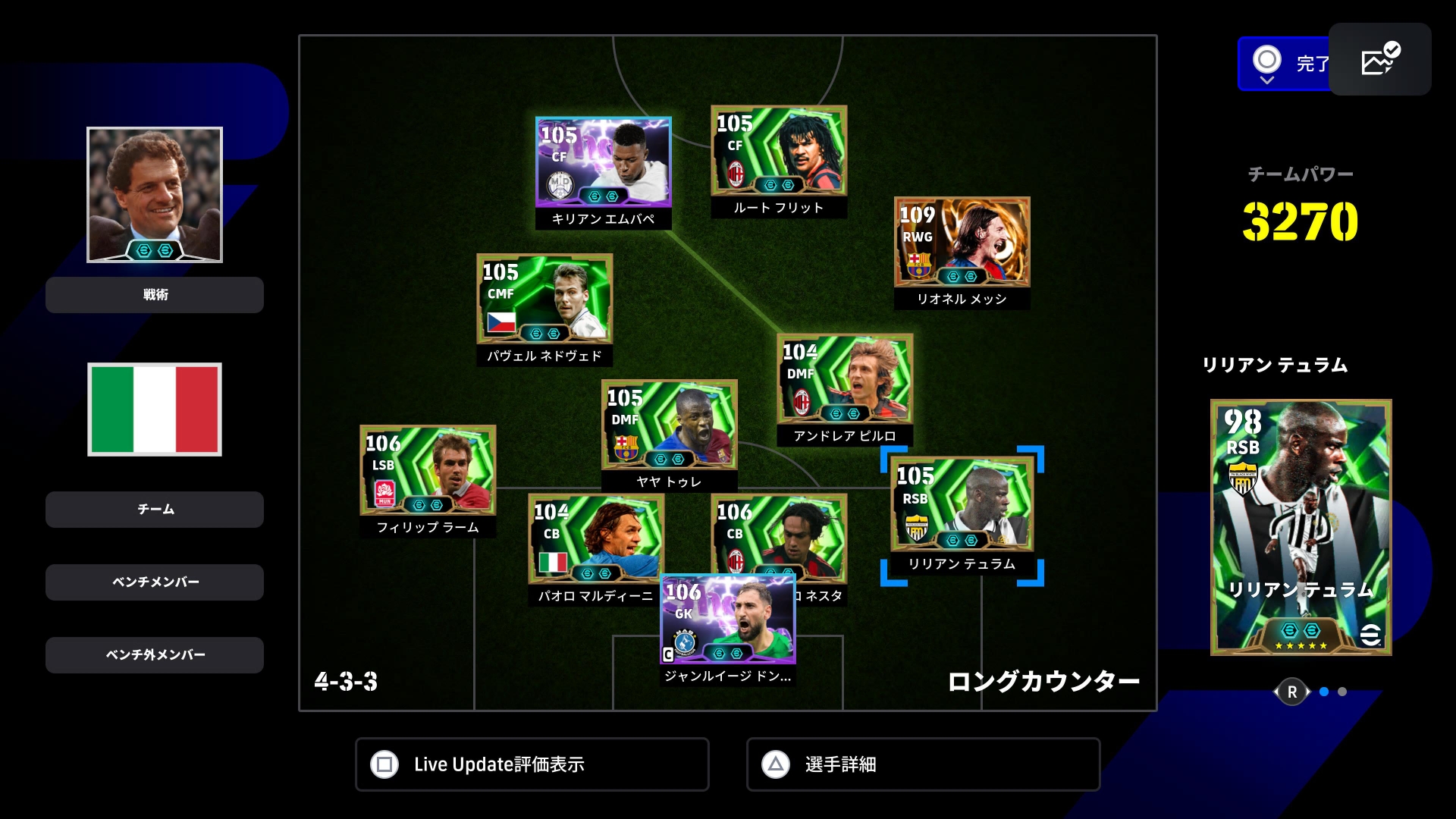Select the Italian flag team emblem
Screen dimensions: 1456x819
[155, 409]
